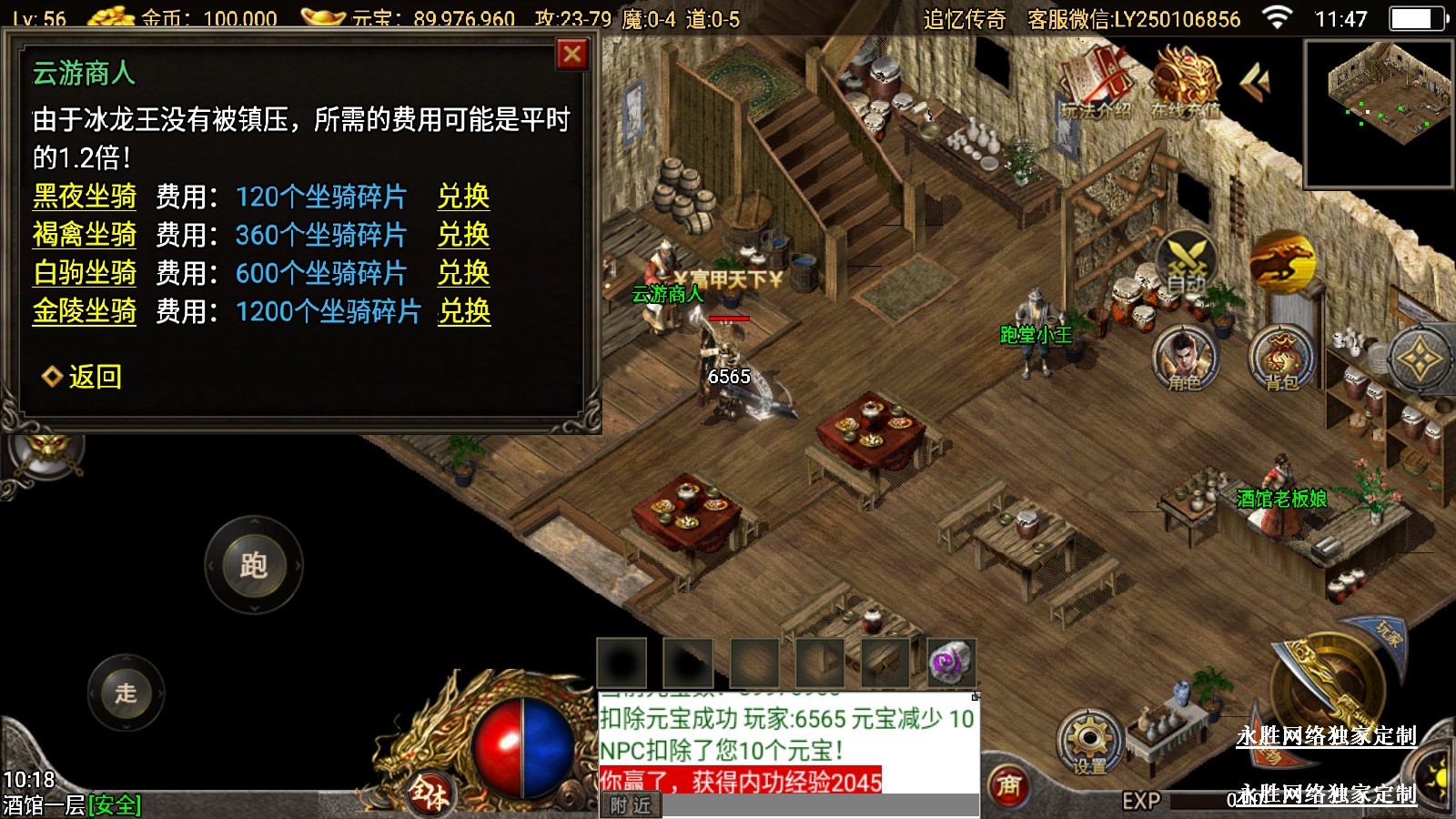Switch chat to the 附近 tab
1456x819 pixels.
[631, 805]
